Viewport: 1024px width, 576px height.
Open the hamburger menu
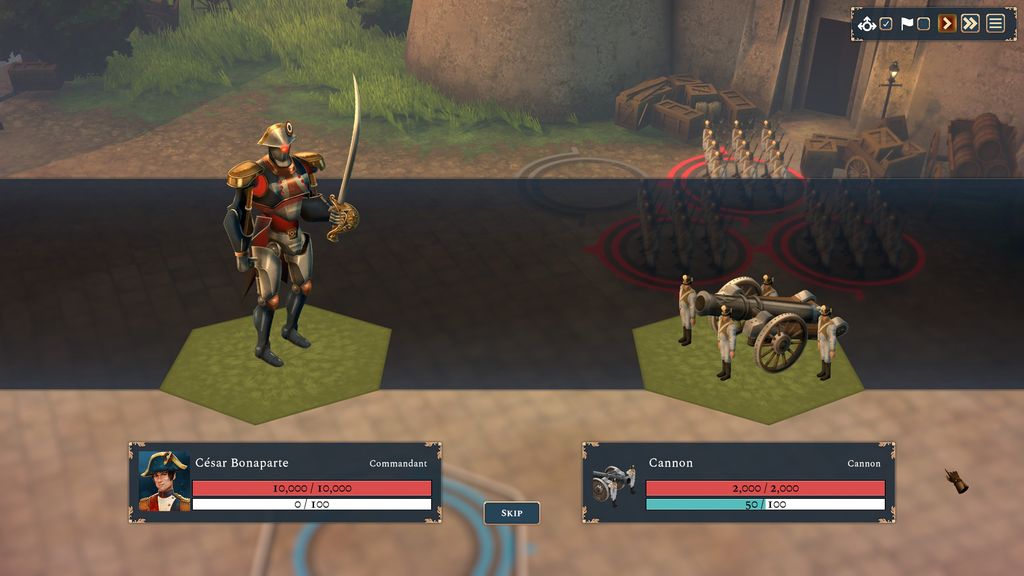[x=995, y=24]
